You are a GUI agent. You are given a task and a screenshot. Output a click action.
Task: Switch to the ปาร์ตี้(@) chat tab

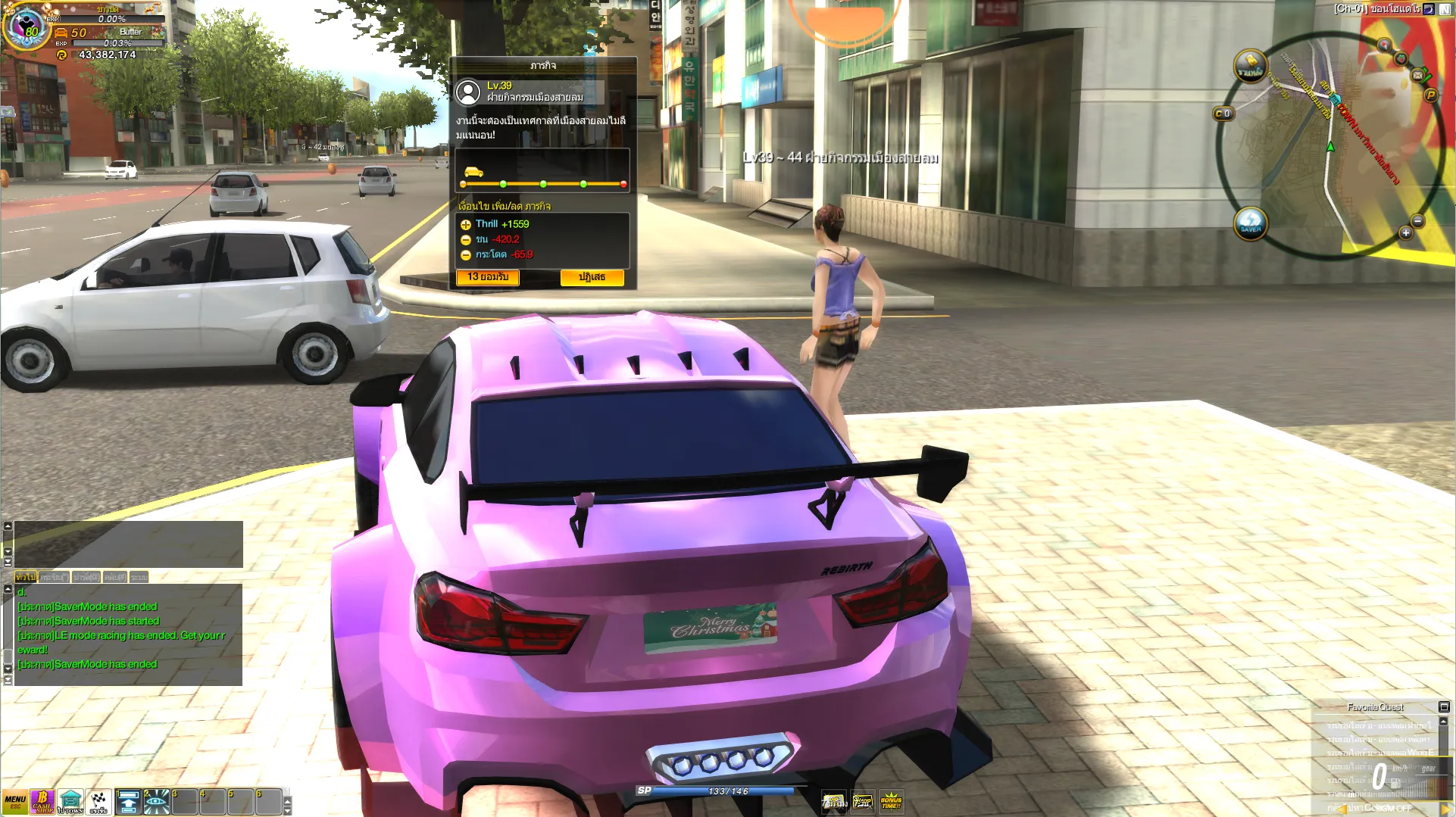tap(86, 577)
